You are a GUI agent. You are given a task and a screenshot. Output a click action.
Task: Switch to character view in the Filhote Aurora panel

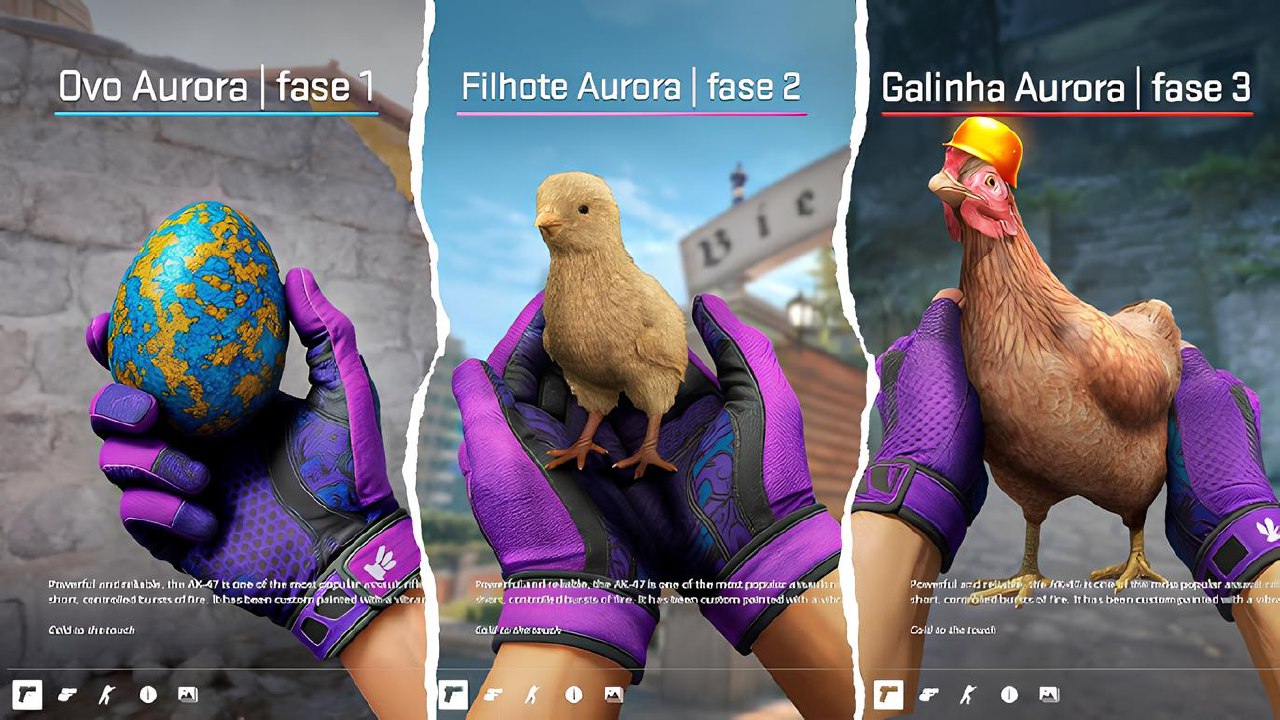point(533,694)
